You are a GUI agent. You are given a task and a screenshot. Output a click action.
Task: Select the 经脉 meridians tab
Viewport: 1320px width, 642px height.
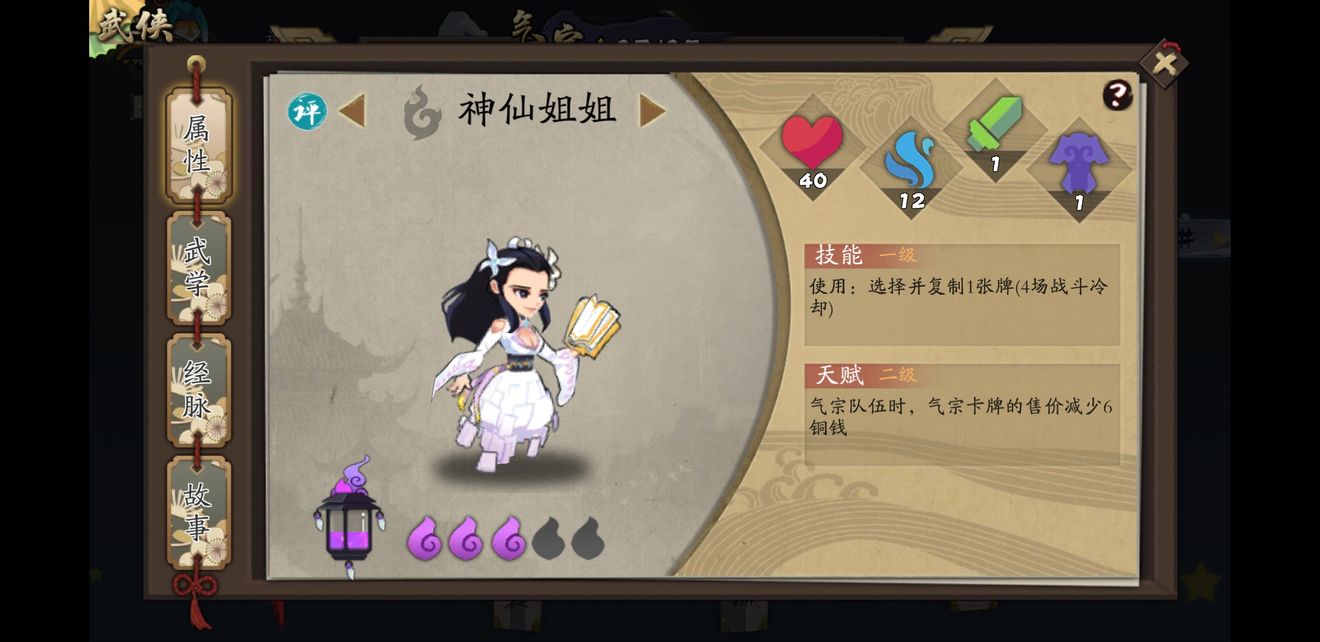point(198,390)
